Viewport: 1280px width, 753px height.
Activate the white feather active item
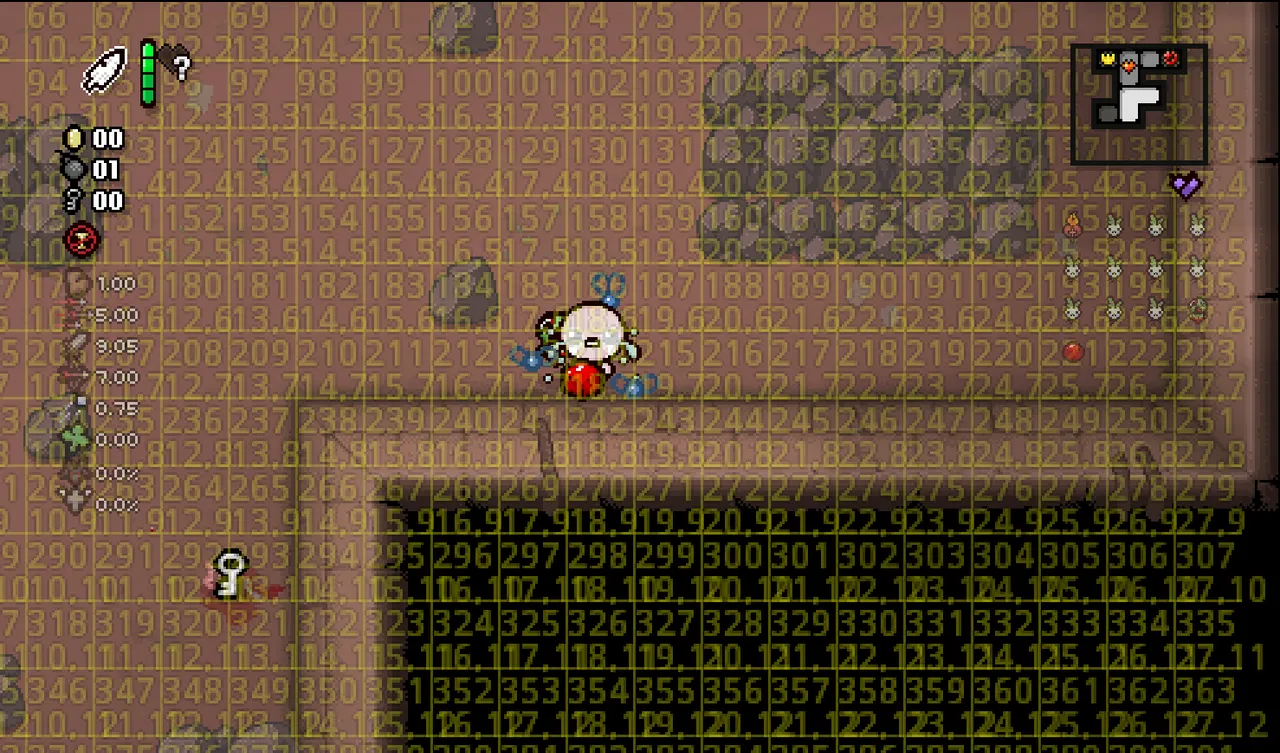(x=103, y=71)
